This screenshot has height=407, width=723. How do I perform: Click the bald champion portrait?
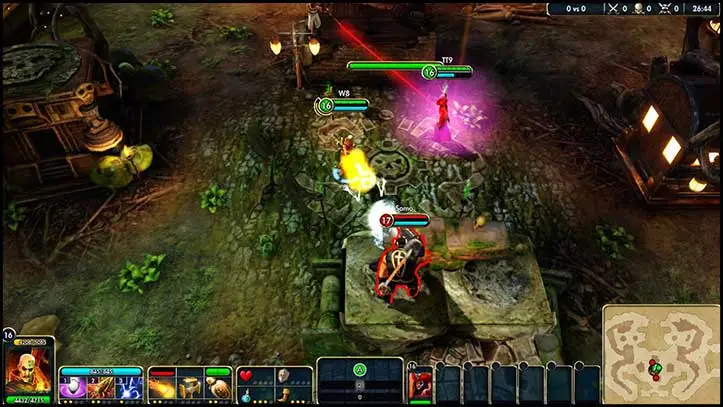(25, 370)
